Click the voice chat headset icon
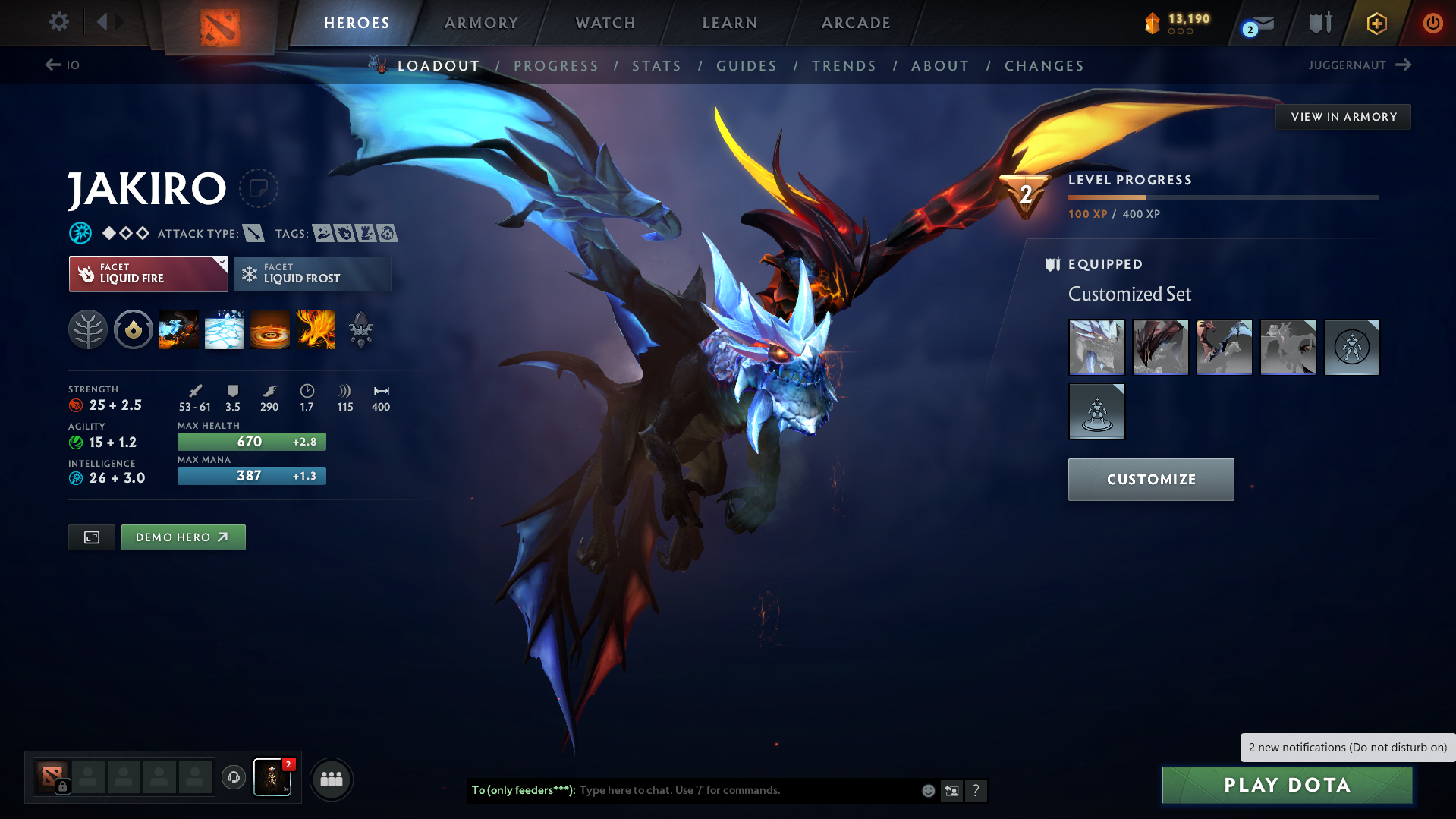 coord(233,778)
